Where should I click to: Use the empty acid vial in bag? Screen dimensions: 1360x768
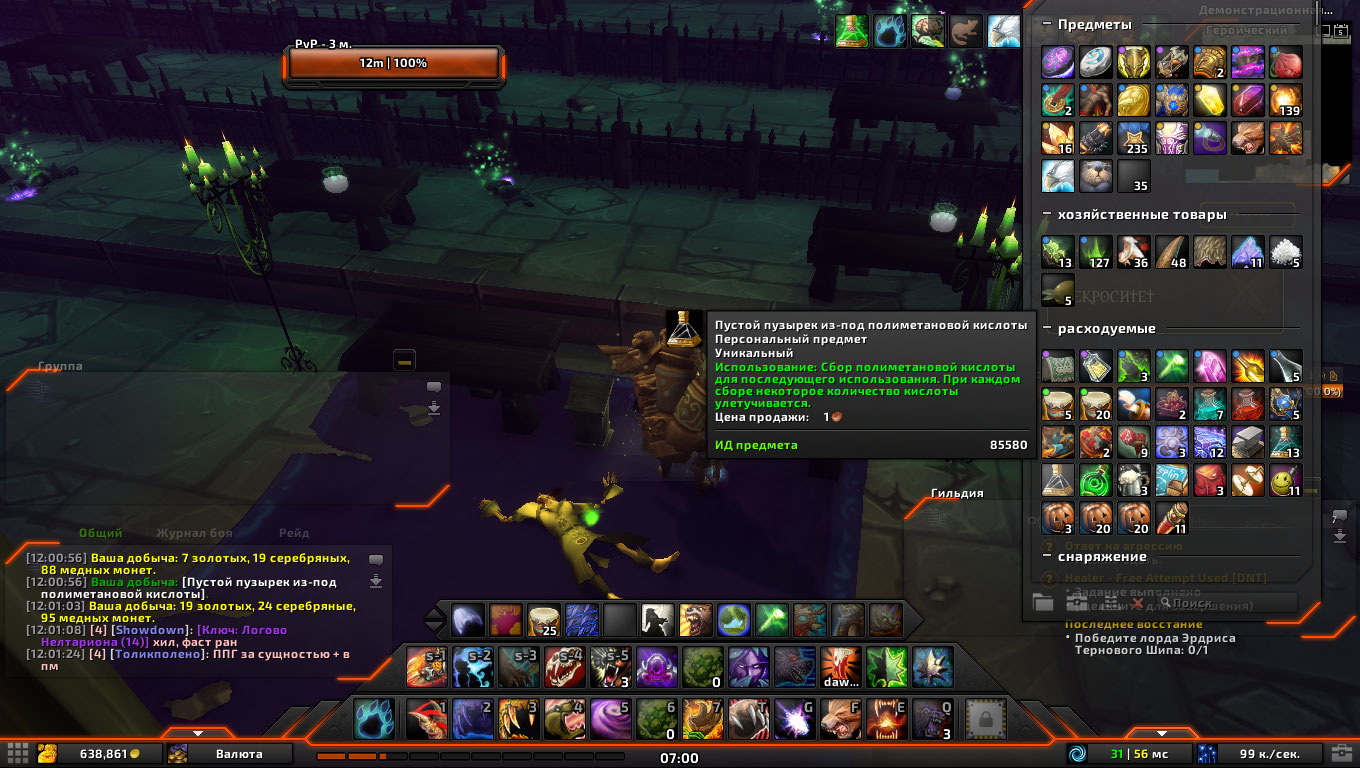point(1058,481)
